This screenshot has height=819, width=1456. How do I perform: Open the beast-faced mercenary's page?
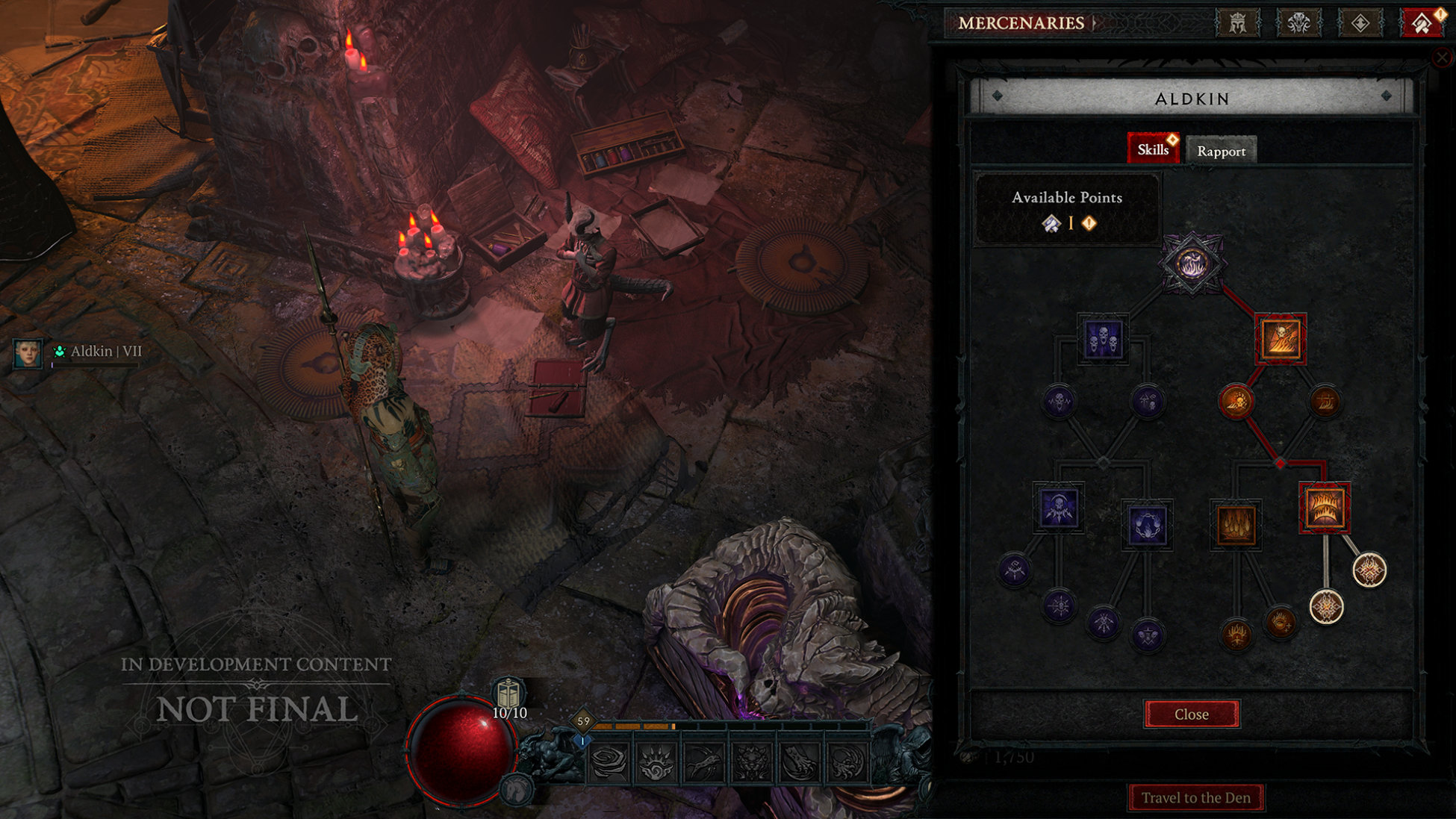pos(1299,22)
